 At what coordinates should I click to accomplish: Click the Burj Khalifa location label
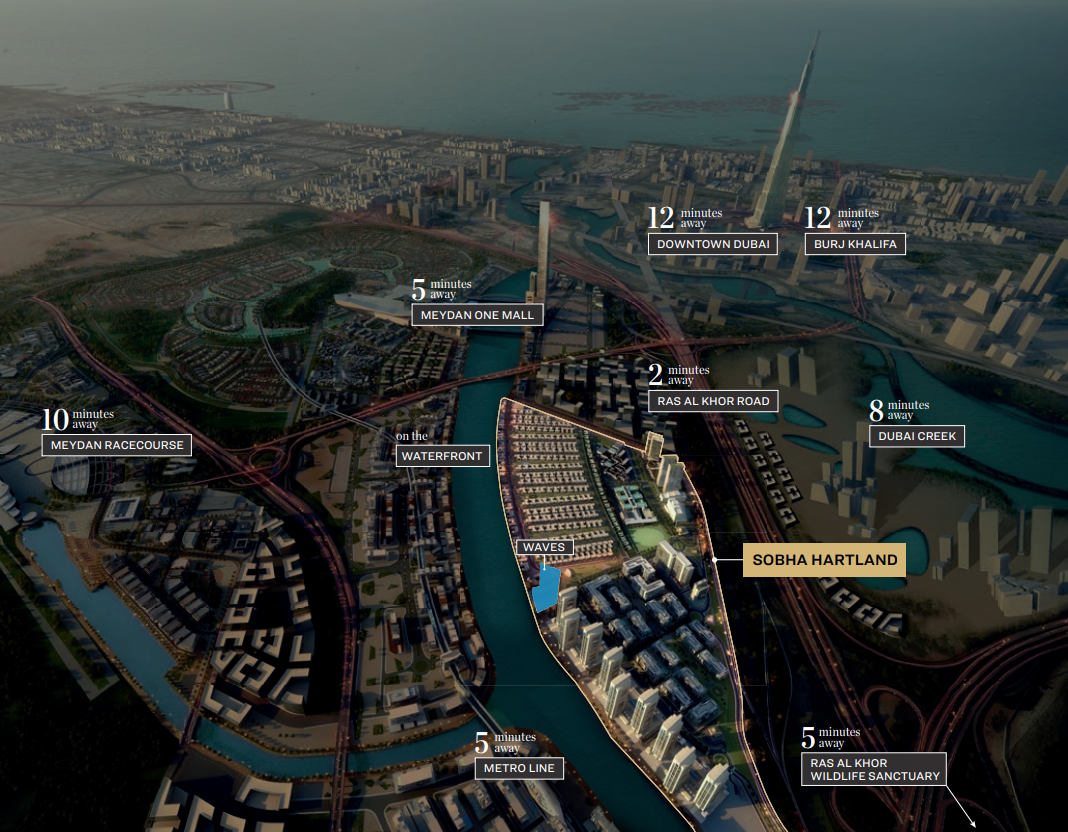tap(855, 244)
